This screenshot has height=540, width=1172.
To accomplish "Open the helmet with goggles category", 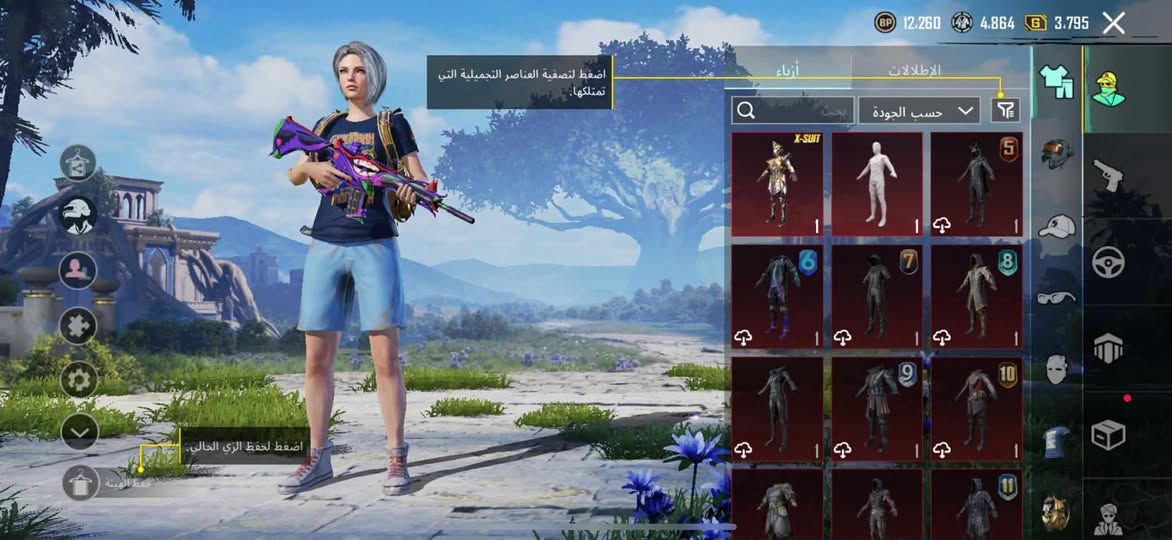I will click(x=1056, y=154).
